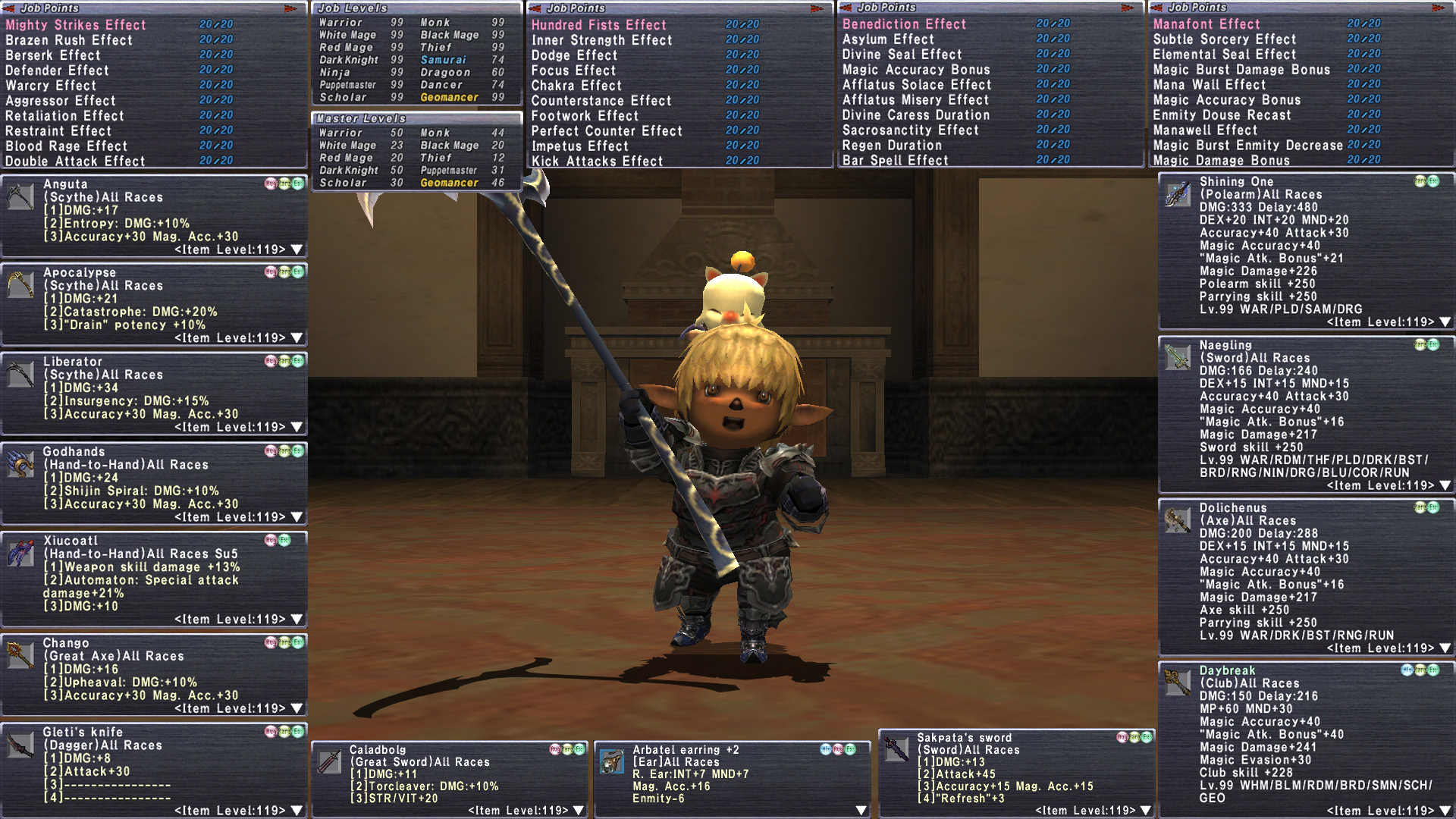Select the Manafont Effect row

coord(1207,24)
